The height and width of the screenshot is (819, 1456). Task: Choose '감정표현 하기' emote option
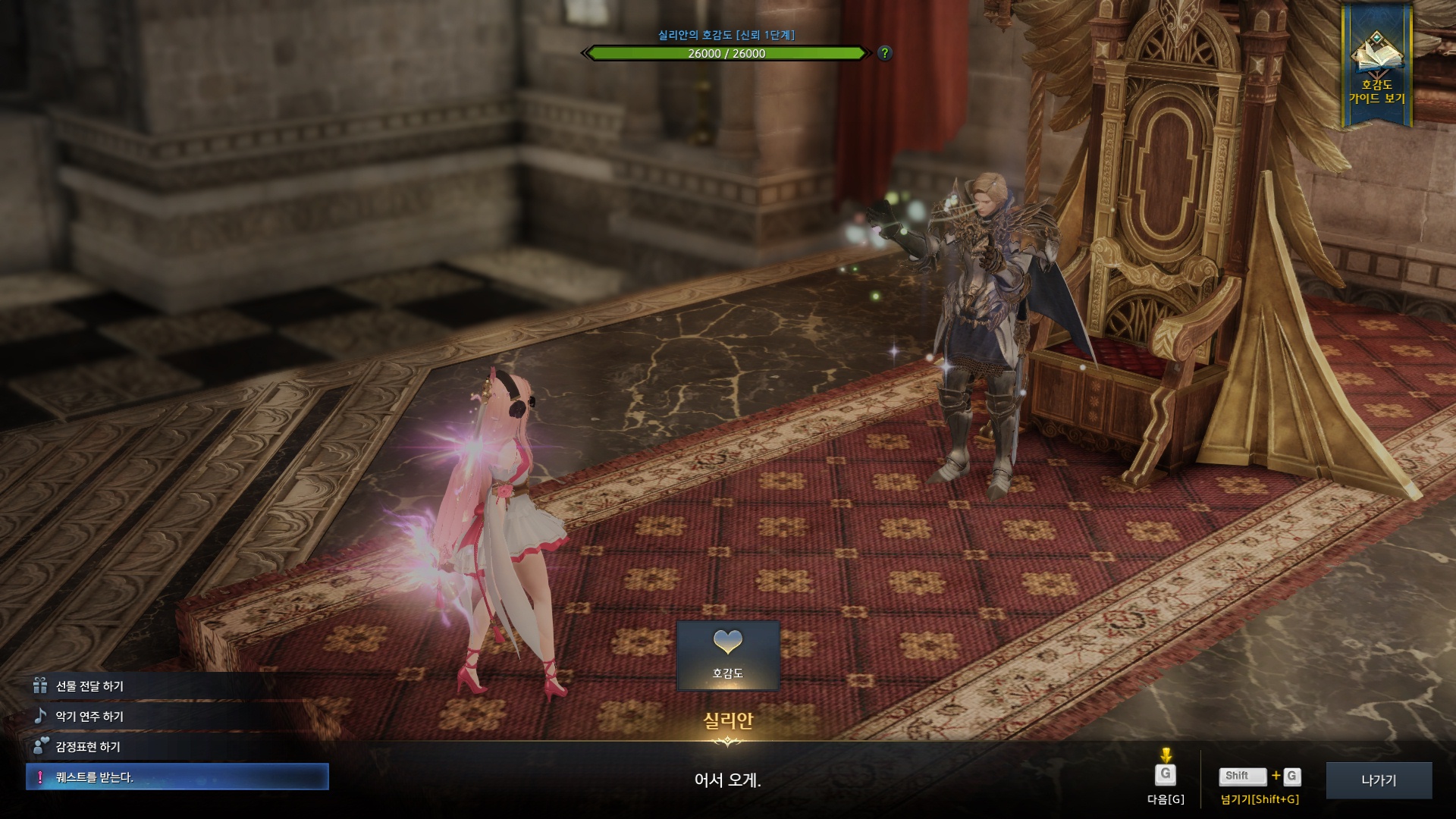(x=88, y=747)
